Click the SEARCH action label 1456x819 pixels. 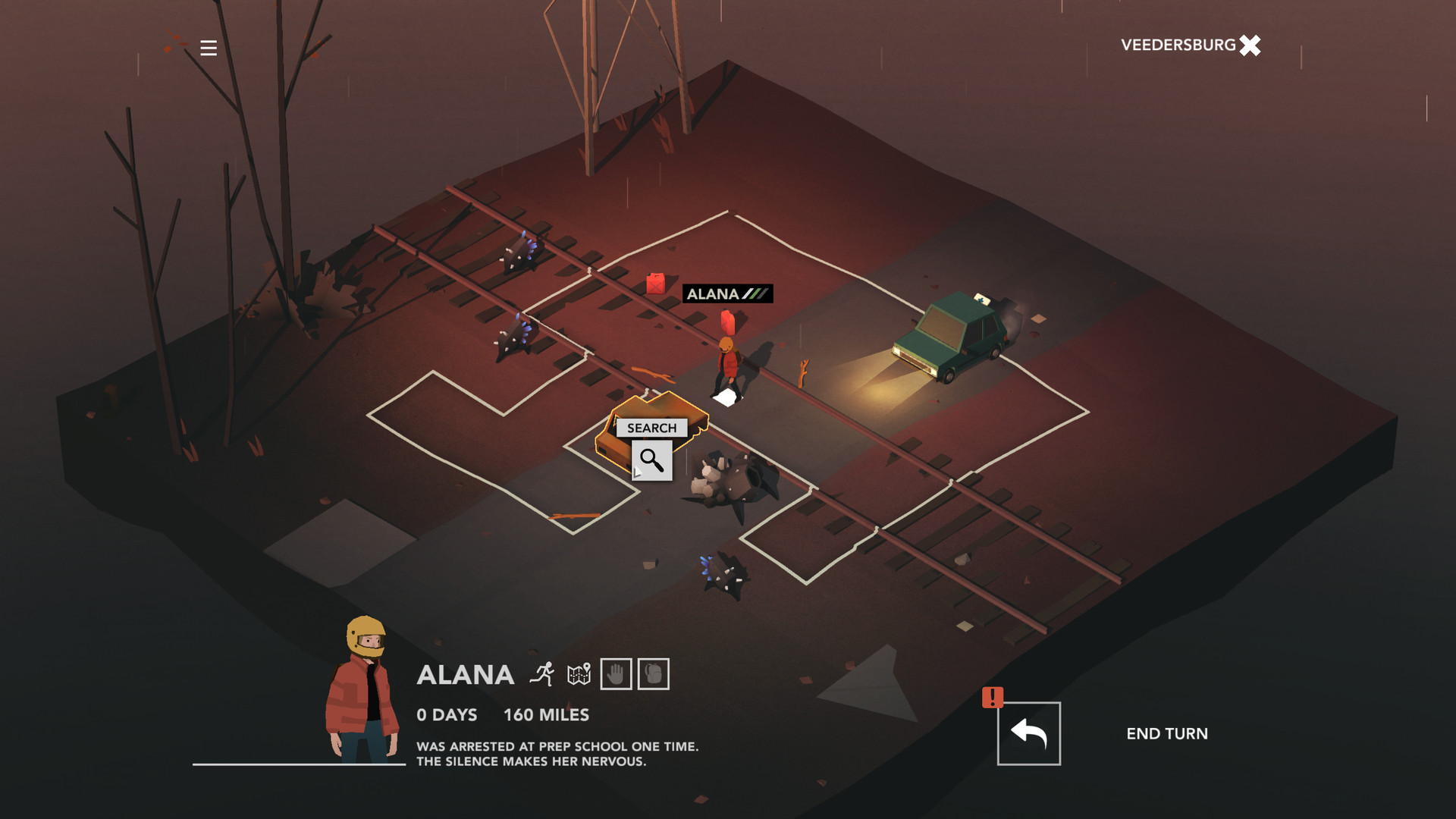(x=651, y=428)
